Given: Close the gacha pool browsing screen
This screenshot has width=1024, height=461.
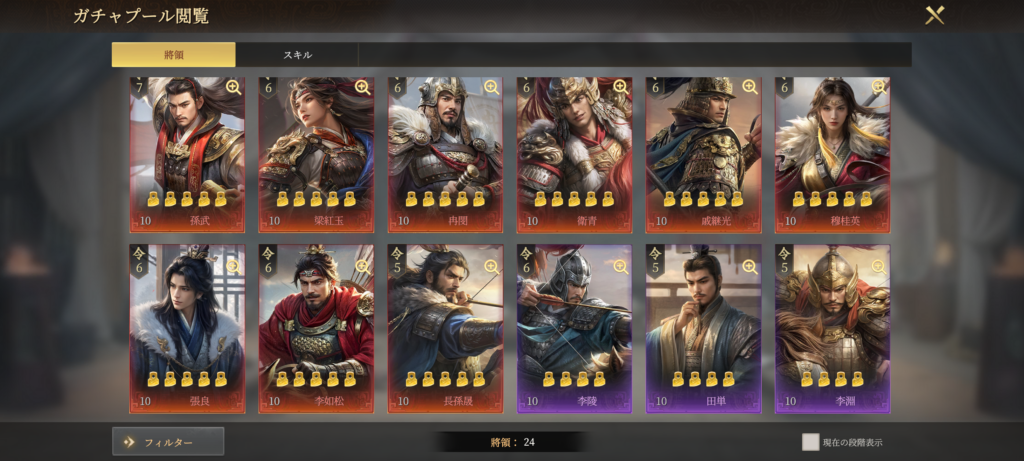Looking at the screenshot, I should pos(934,16).
